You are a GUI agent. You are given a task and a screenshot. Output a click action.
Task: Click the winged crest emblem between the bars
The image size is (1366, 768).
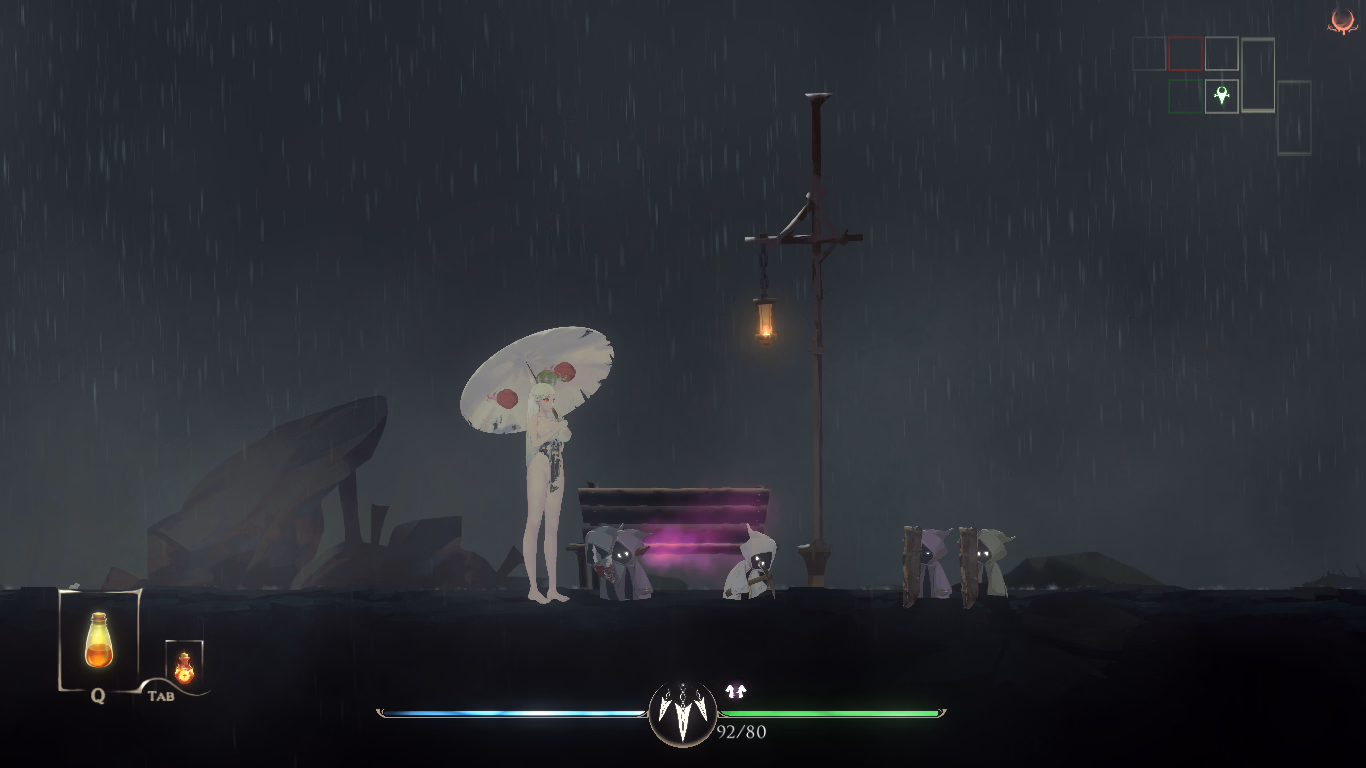click(x=683, y=712)
